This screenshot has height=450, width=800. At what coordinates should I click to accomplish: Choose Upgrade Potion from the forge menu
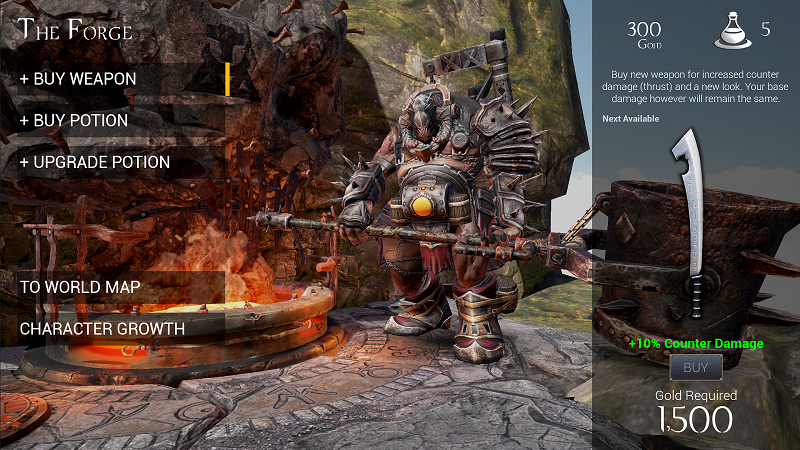pos(95,163)
